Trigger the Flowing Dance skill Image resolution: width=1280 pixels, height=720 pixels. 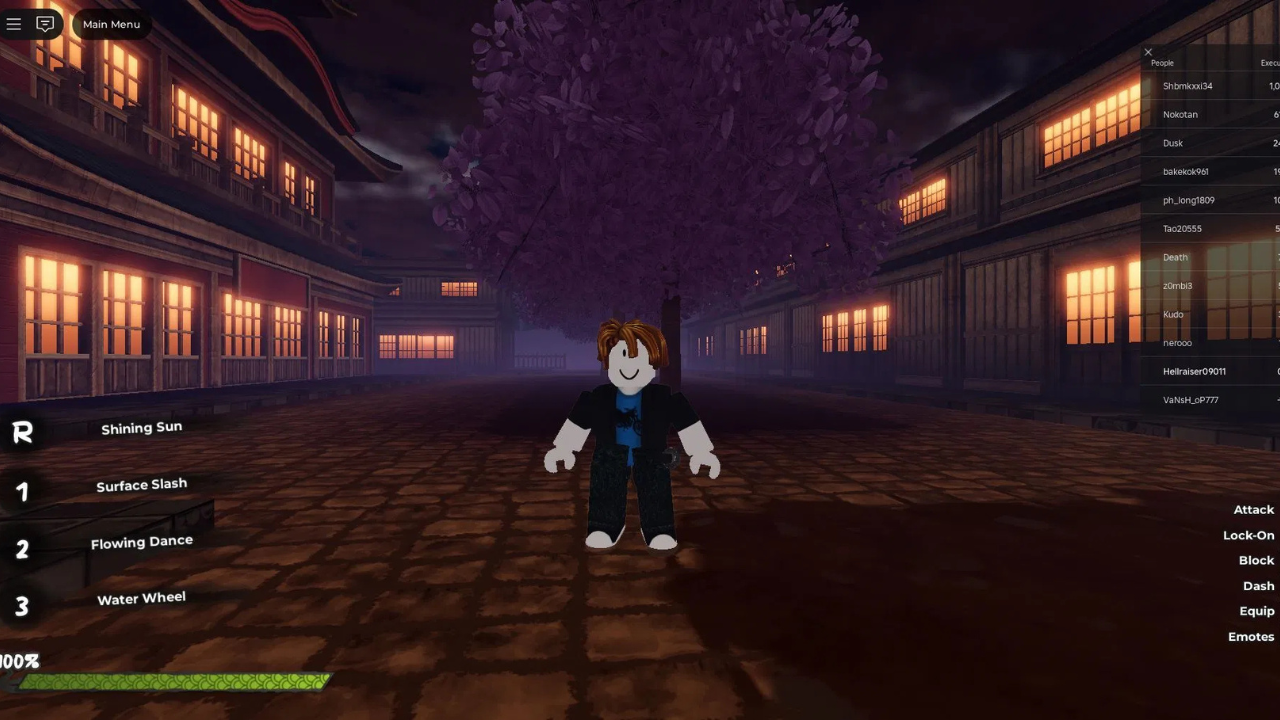coord(141,542)
